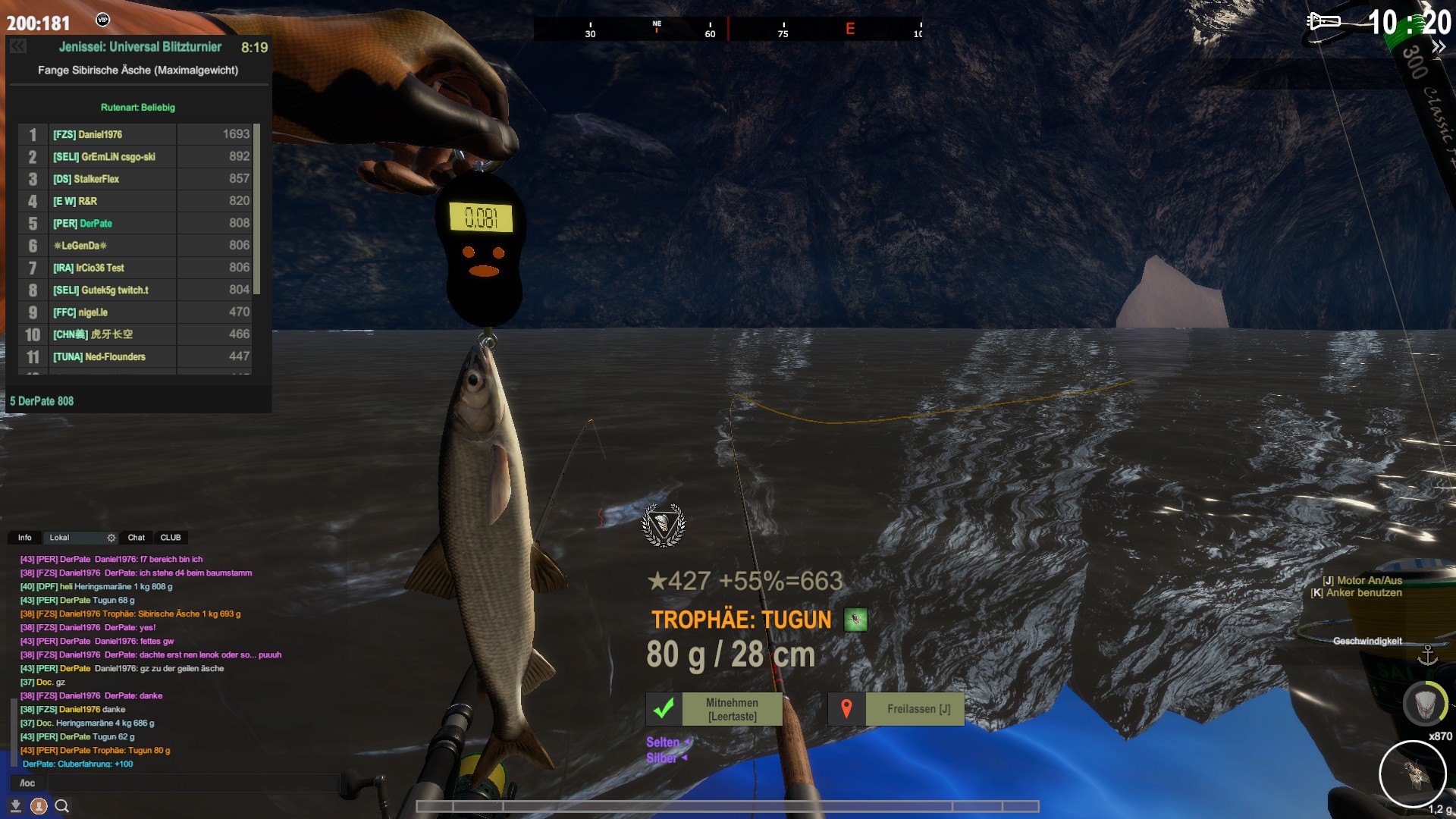This screenshot has height=819, width=1456.
Task: Switch to the Info chat tab
Action: (25, 538)
